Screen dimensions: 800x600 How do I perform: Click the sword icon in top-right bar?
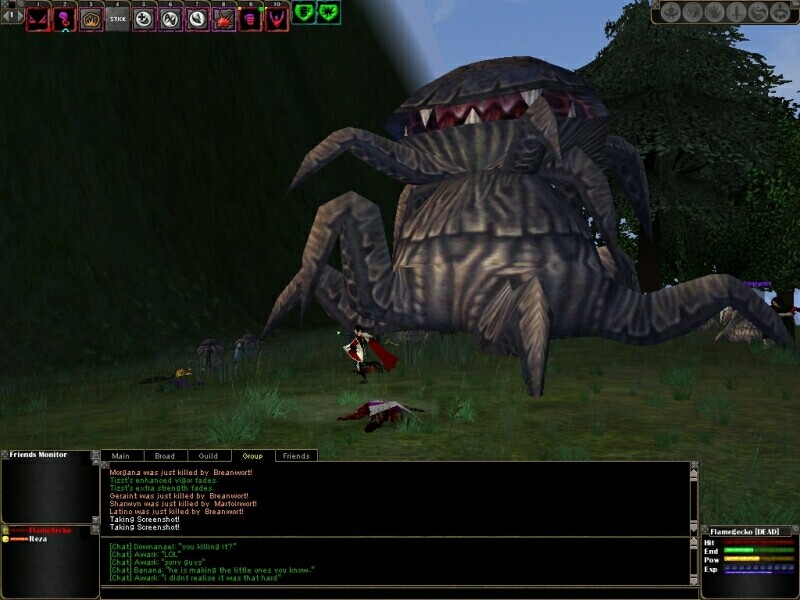tap(734, 13)
